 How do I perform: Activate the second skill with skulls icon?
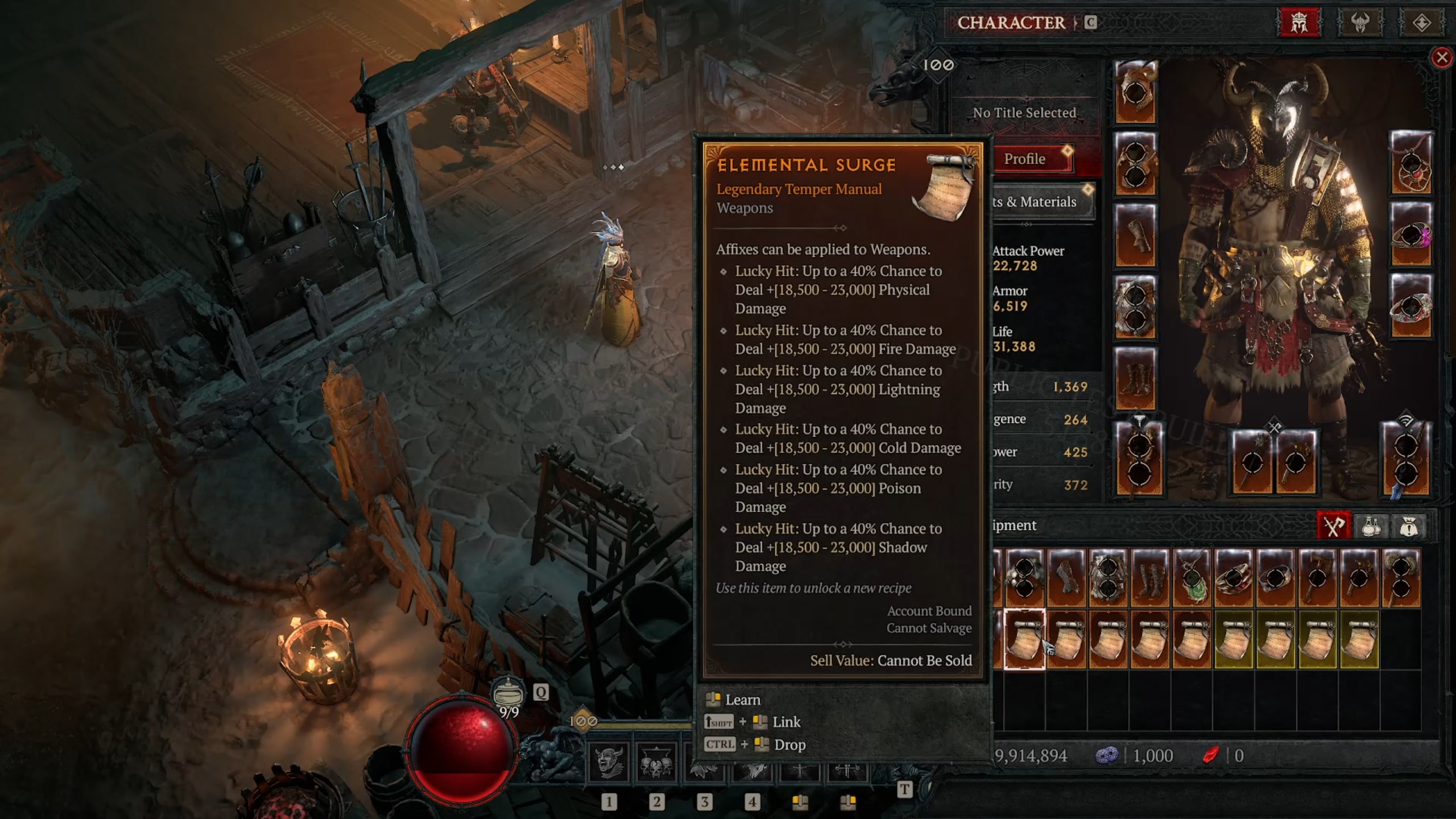(x=656, y=762)
